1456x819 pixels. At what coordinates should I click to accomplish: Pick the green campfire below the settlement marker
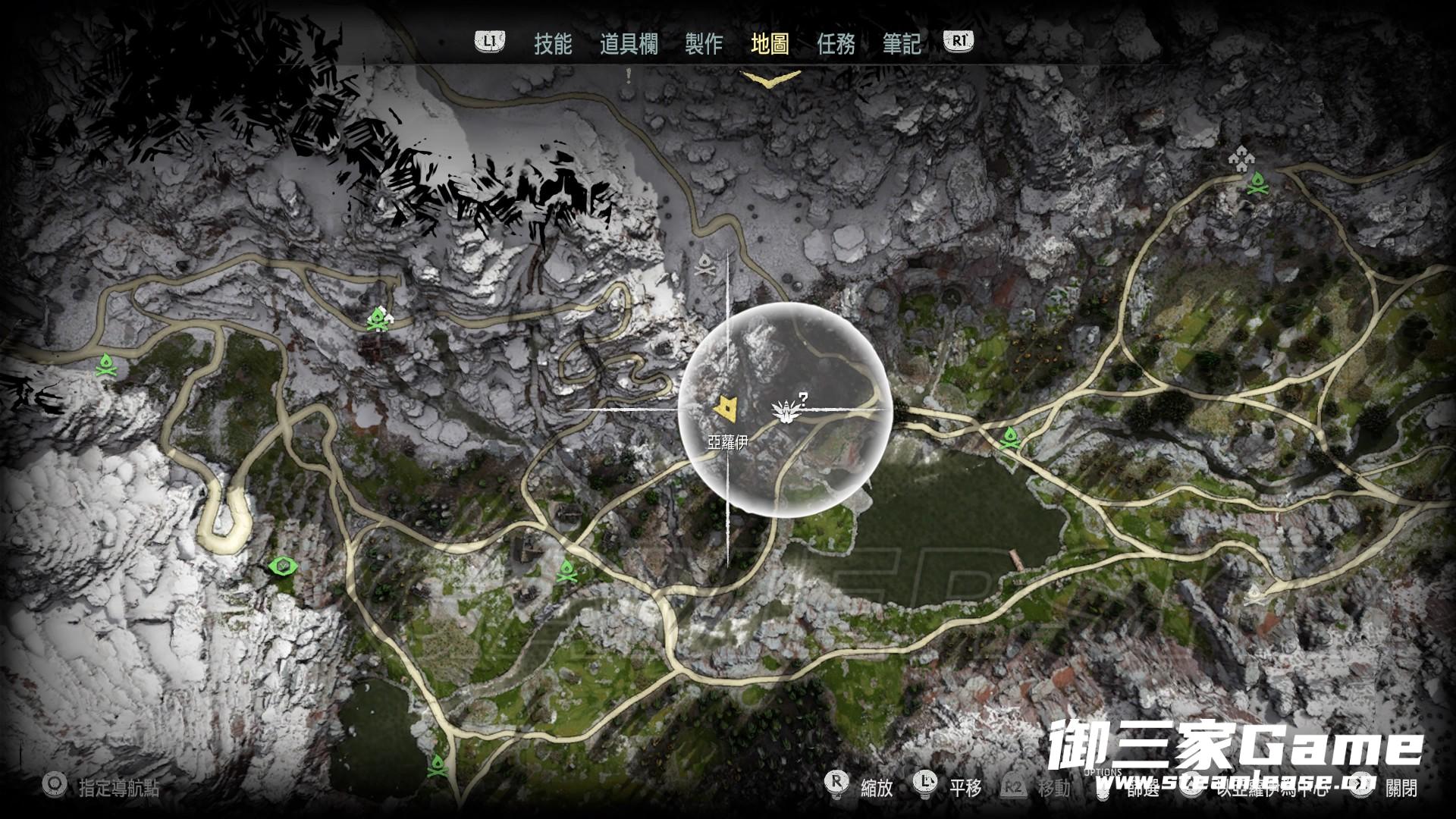[1258, 183]
